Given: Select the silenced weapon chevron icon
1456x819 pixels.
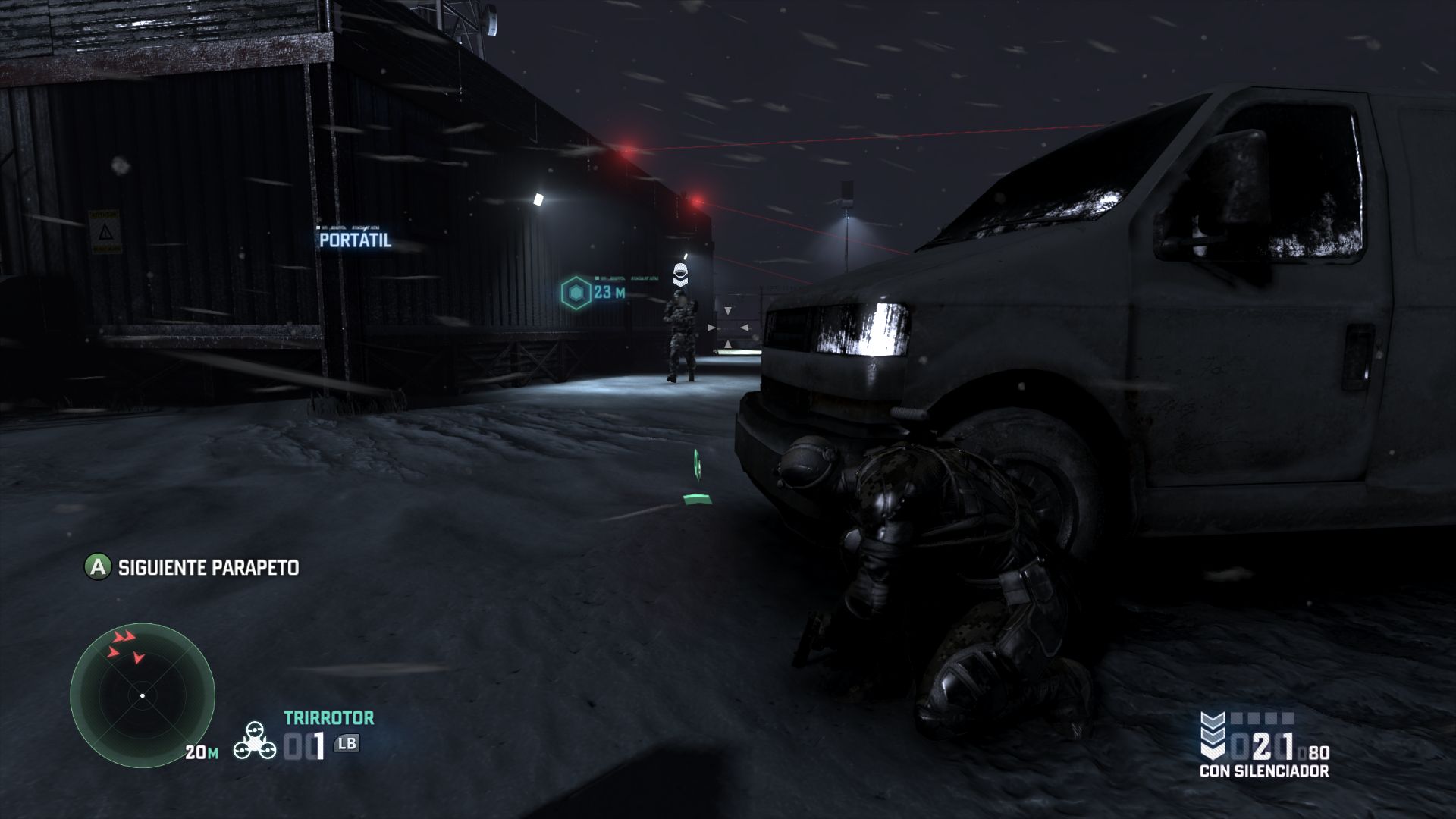Looking at the screenshot, I should click(x=1213, y=735).
